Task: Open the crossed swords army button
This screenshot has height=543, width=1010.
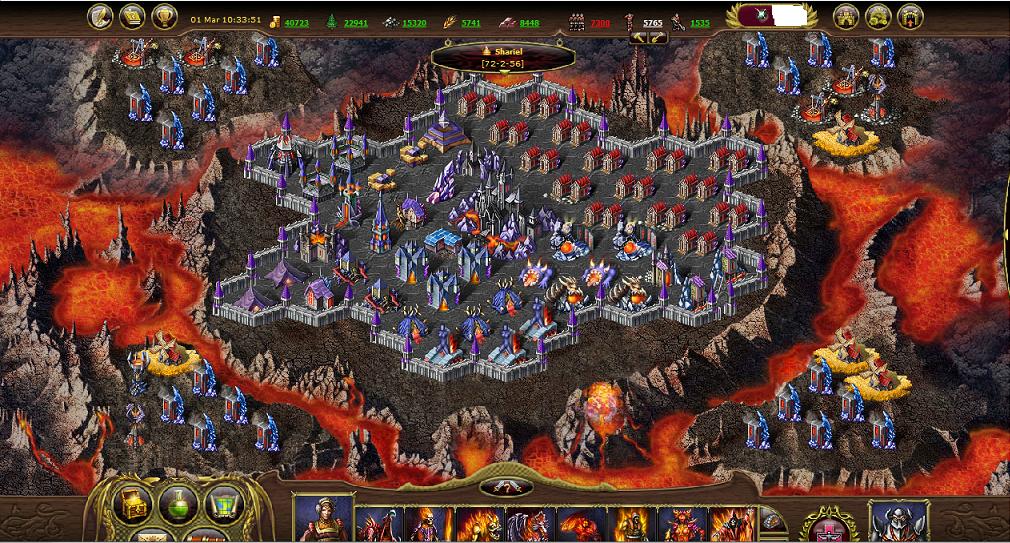Action: pos(505,487)
